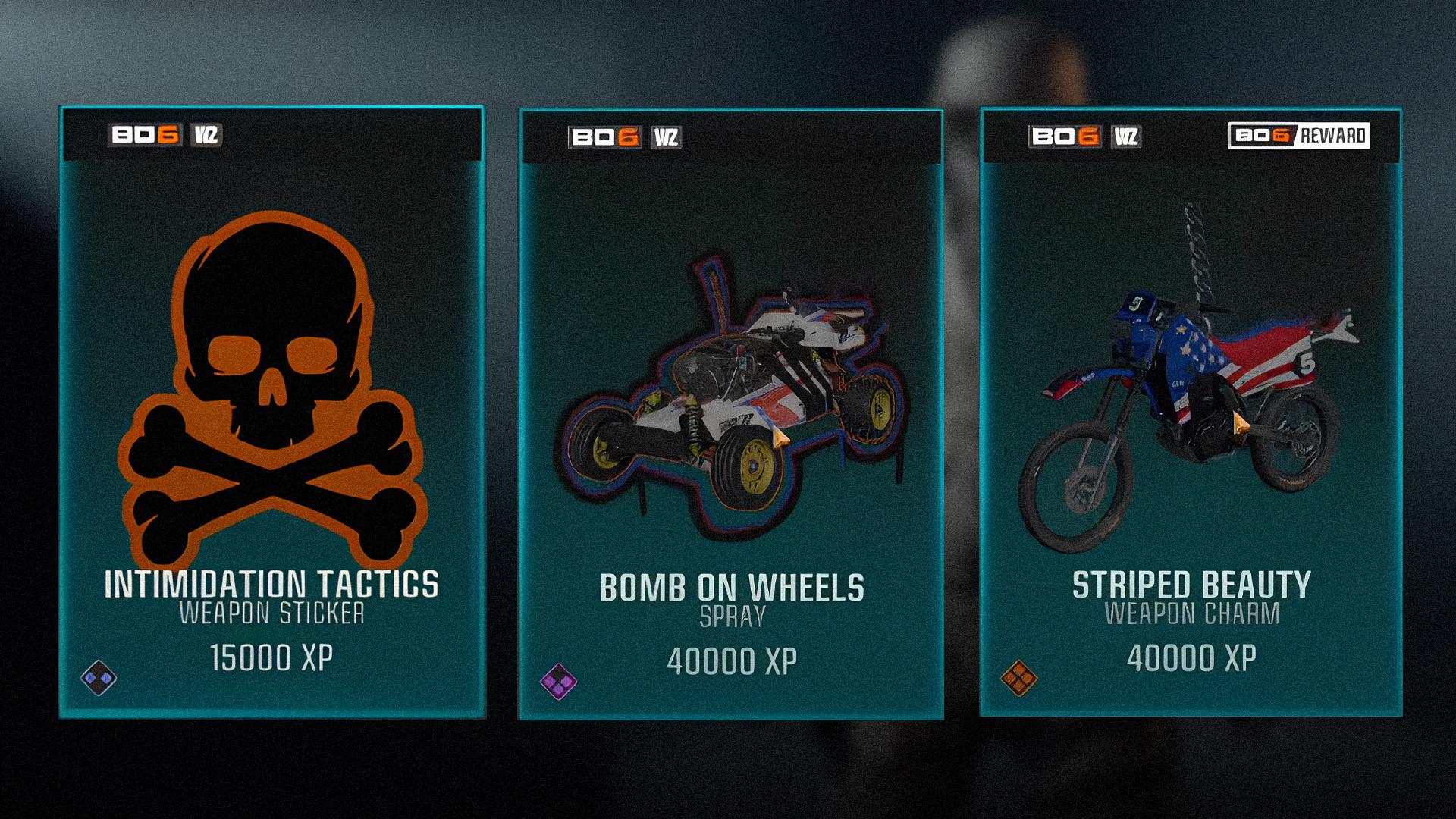
Task: Click the WZ badge on the rightmost card
Action: tap(1128, 135)
